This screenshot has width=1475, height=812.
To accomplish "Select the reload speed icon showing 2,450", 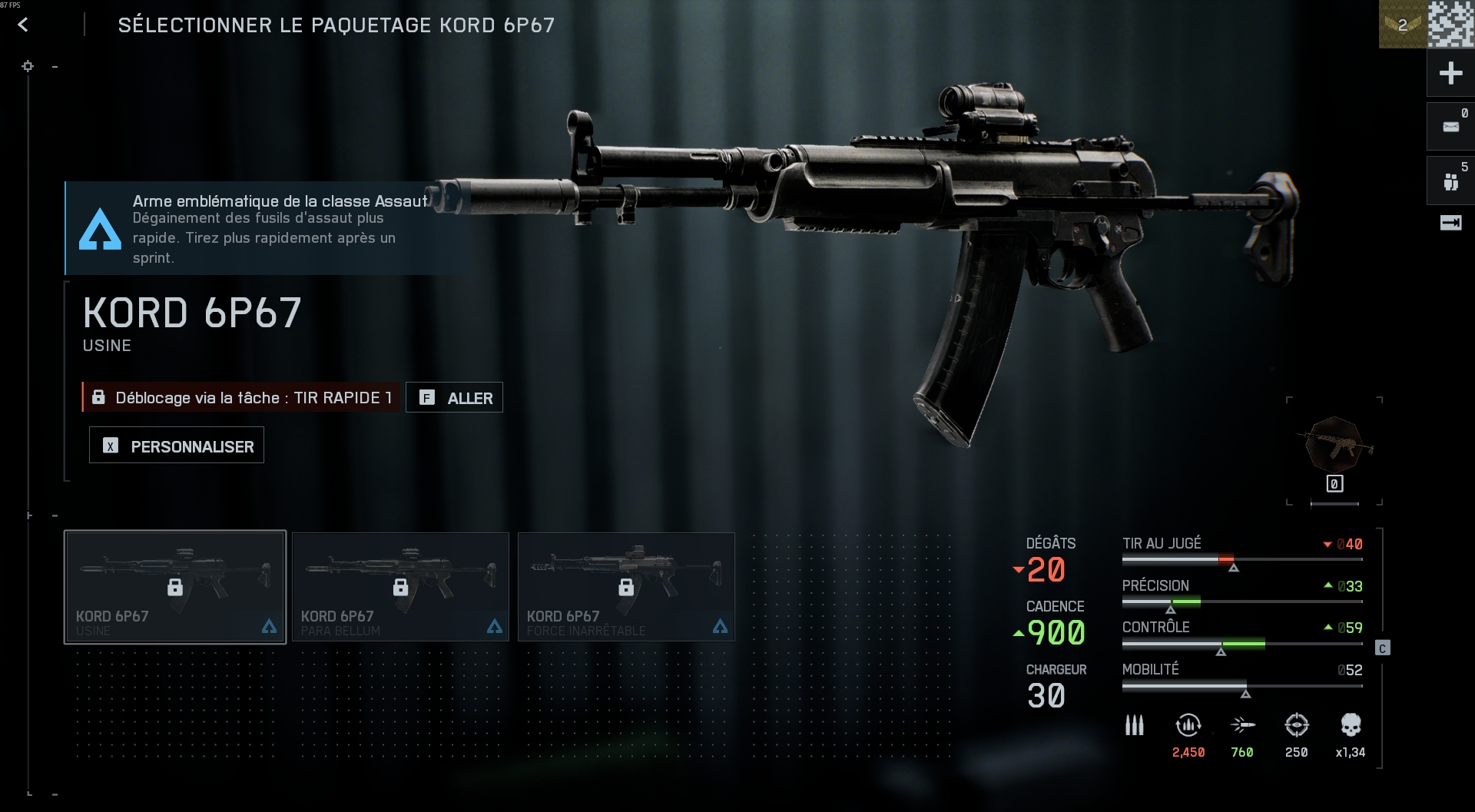I will point(1188,725).
